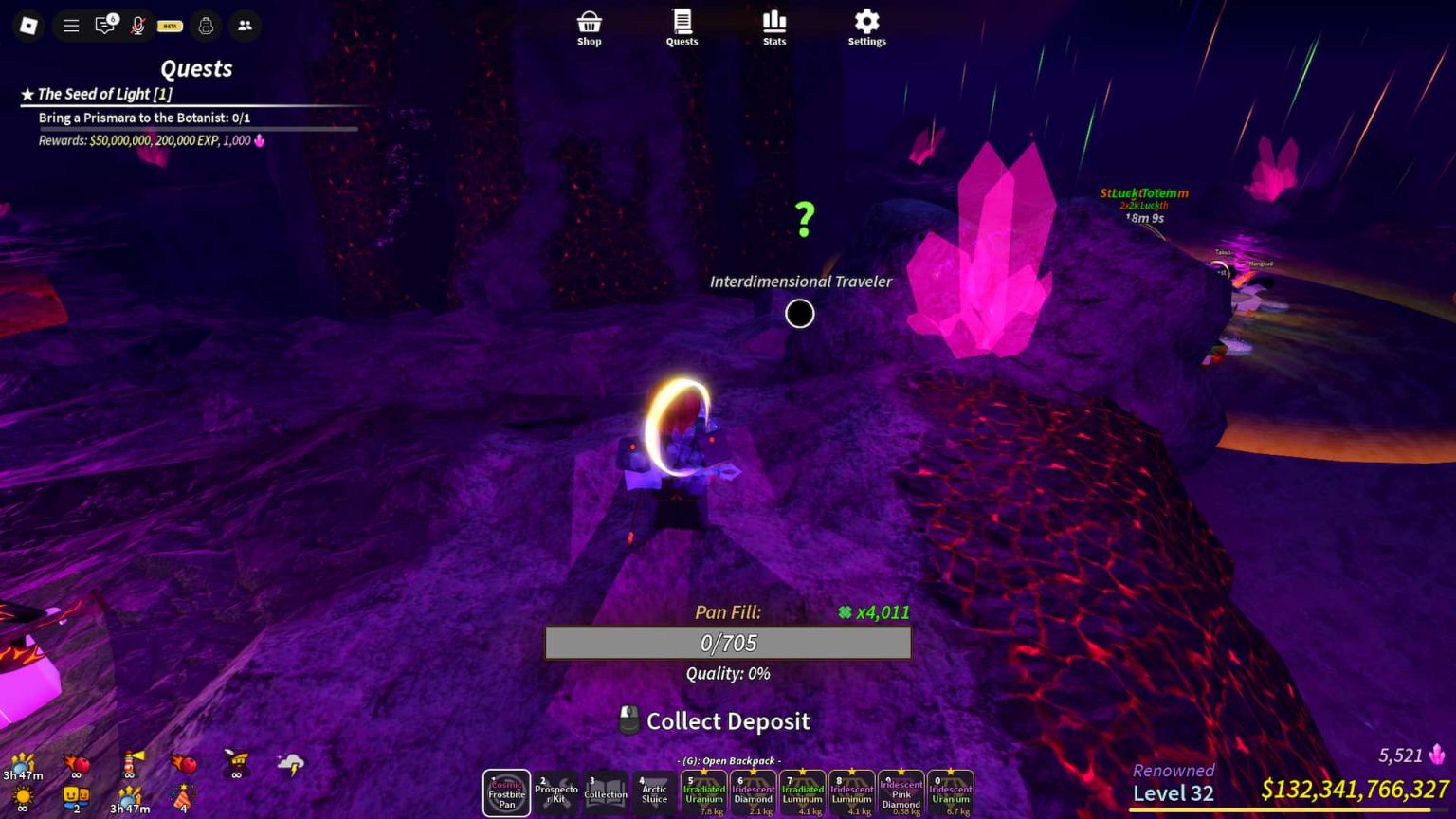
Task: Expand the friends/people list
Action: coord(245,26)
